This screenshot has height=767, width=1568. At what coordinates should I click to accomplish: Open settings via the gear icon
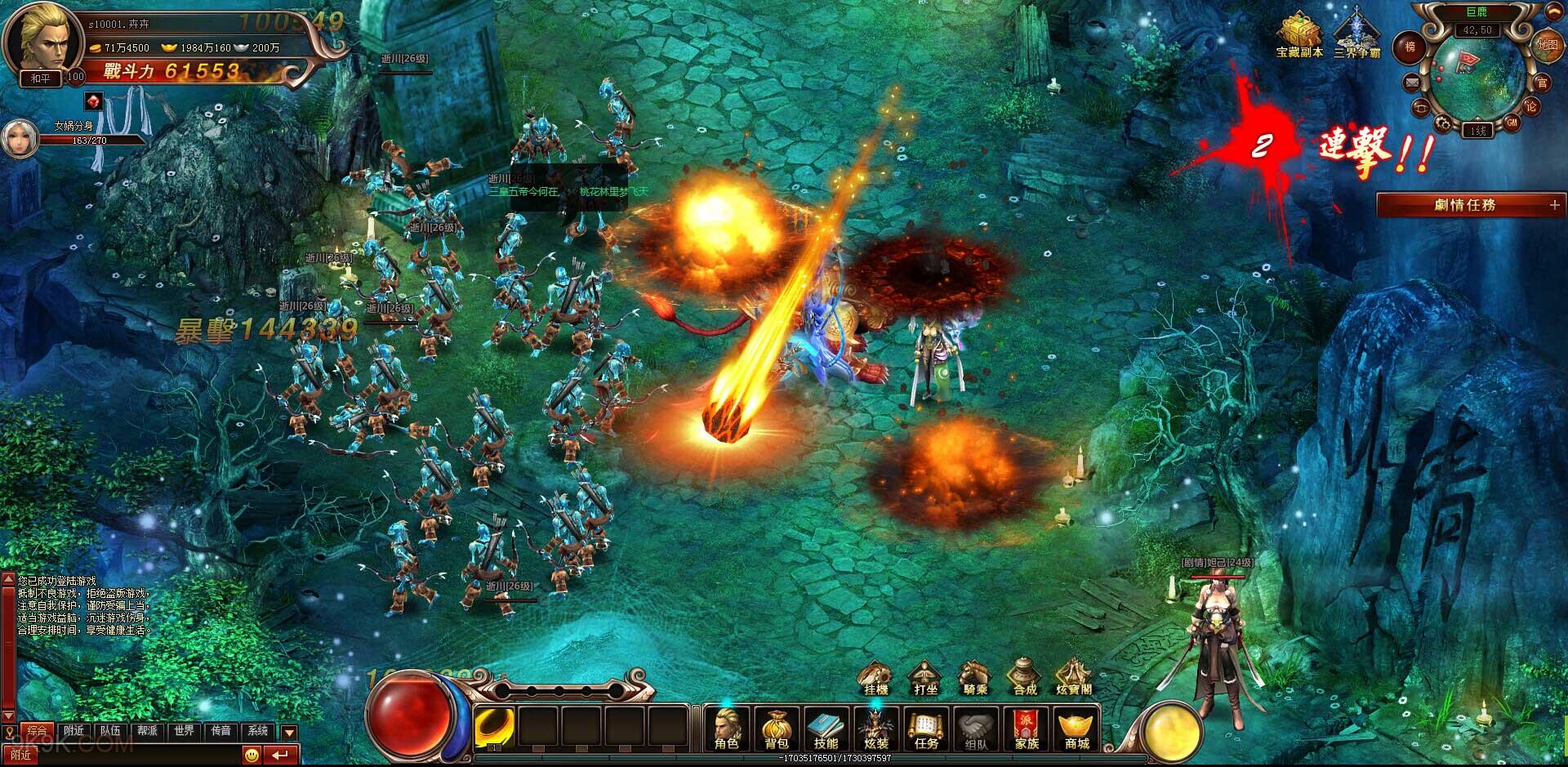(x=1443, y=124)
